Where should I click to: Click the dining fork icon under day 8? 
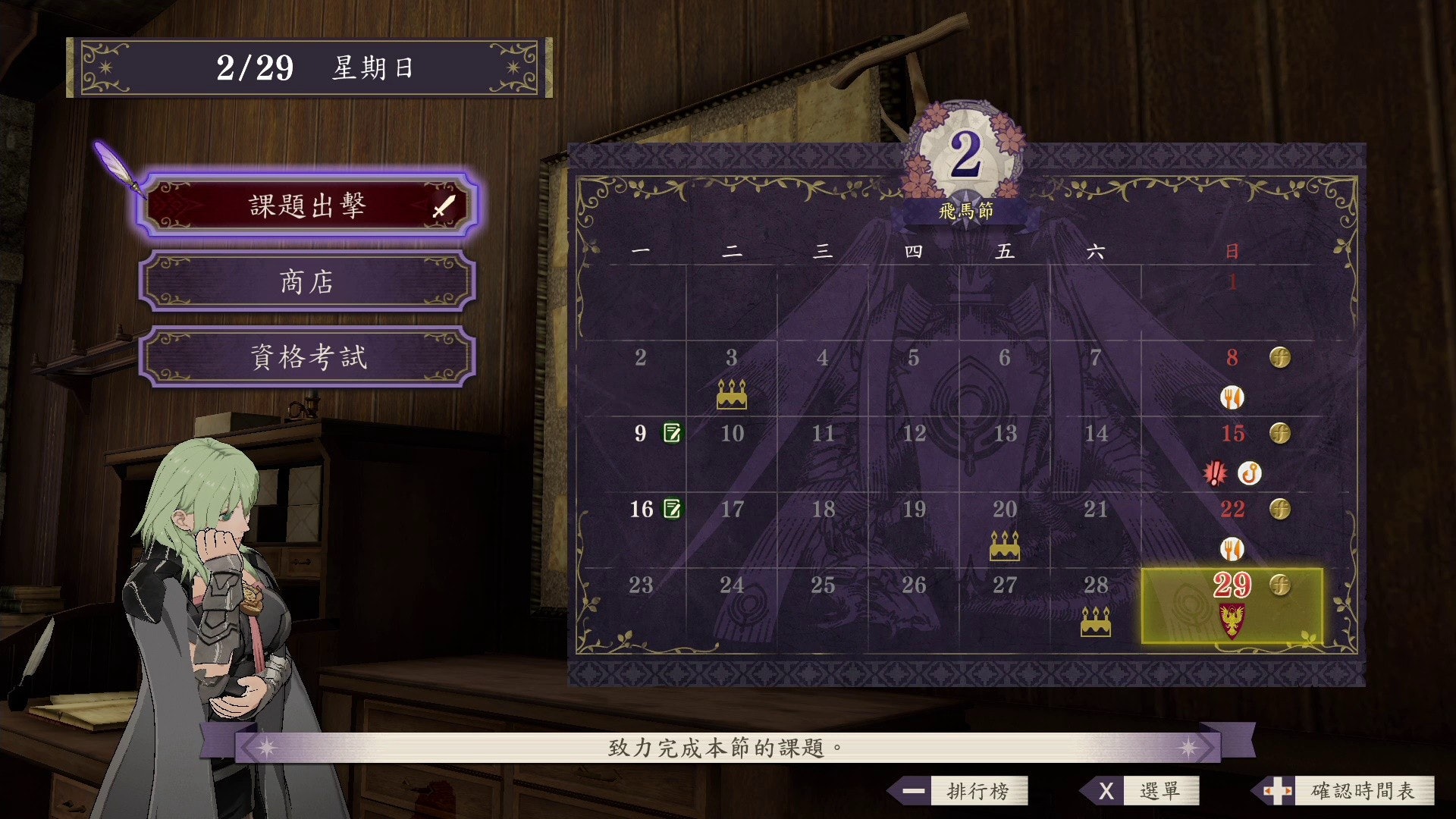click(x=1232, y=397)
